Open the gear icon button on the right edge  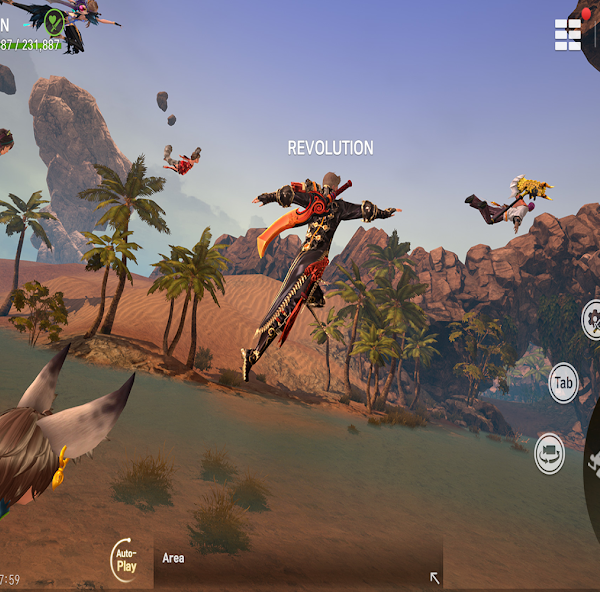pyautogui.click(x=592, y=320)
